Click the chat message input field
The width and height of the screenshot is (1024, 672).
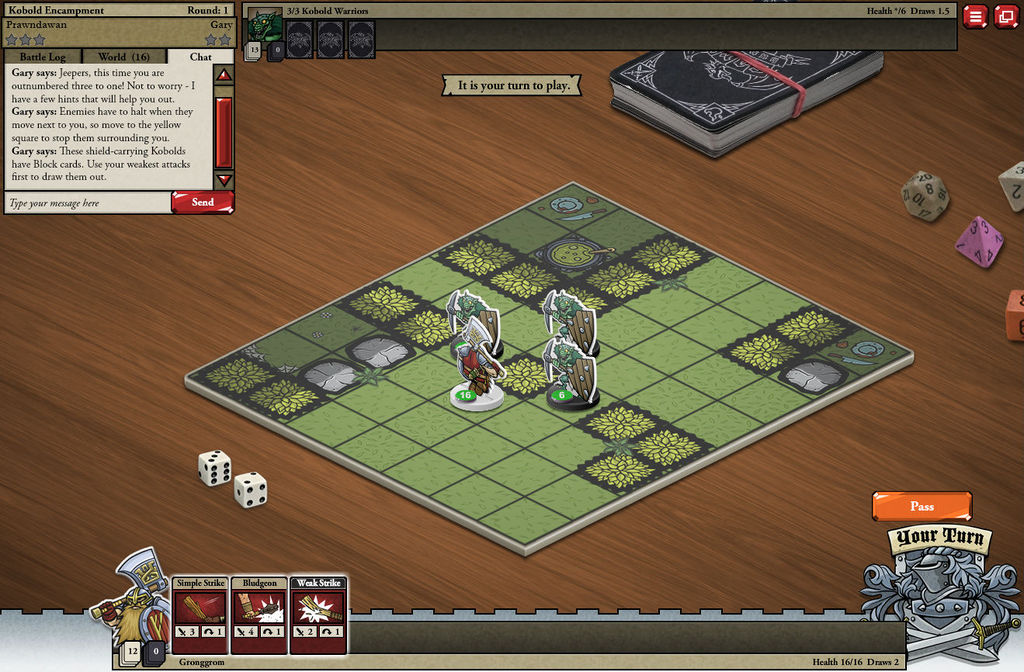click(x=86, y=203)
